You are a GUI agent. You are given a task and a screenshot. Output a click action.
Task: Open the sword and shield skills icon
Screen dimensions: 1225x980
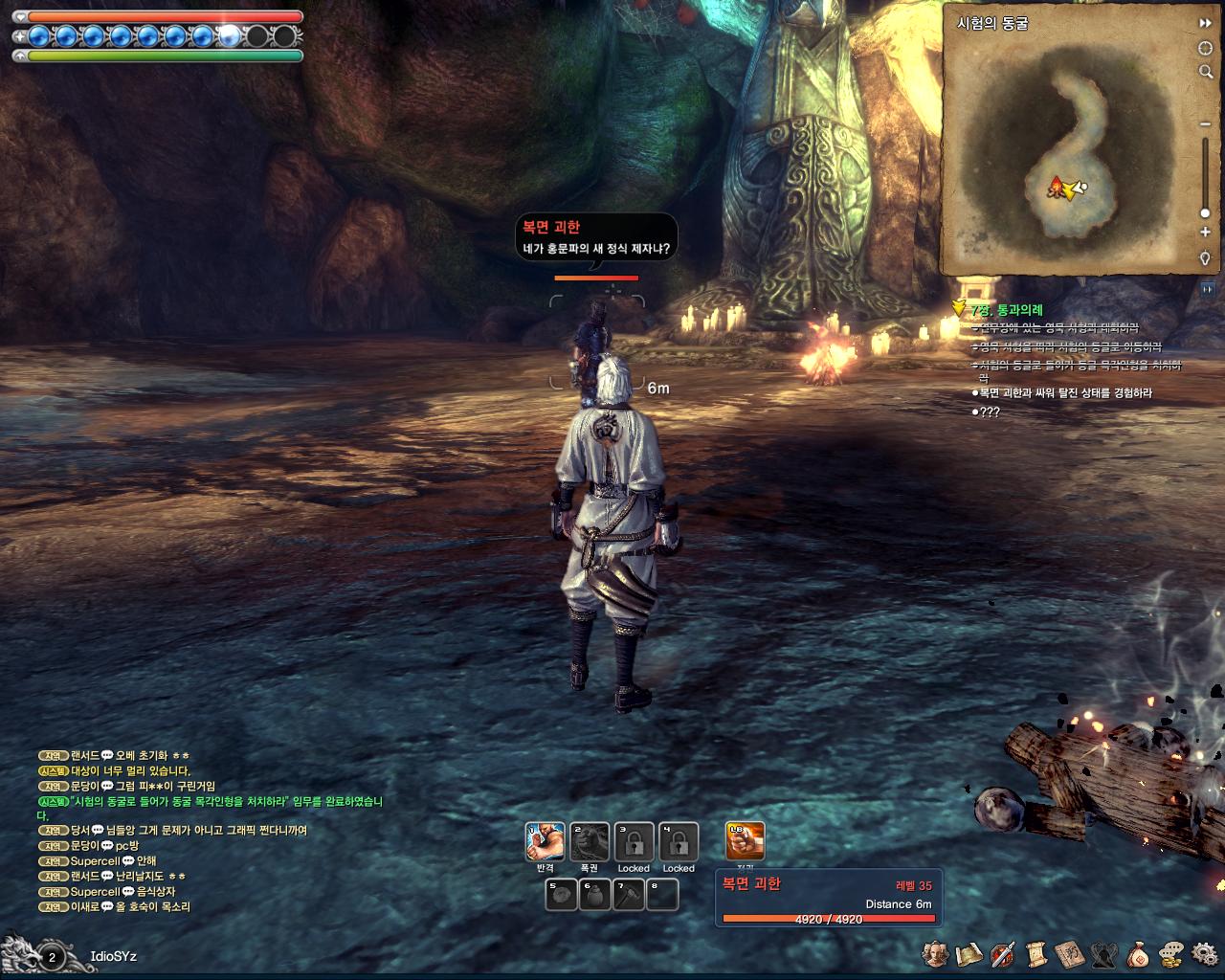(1003, 954)
